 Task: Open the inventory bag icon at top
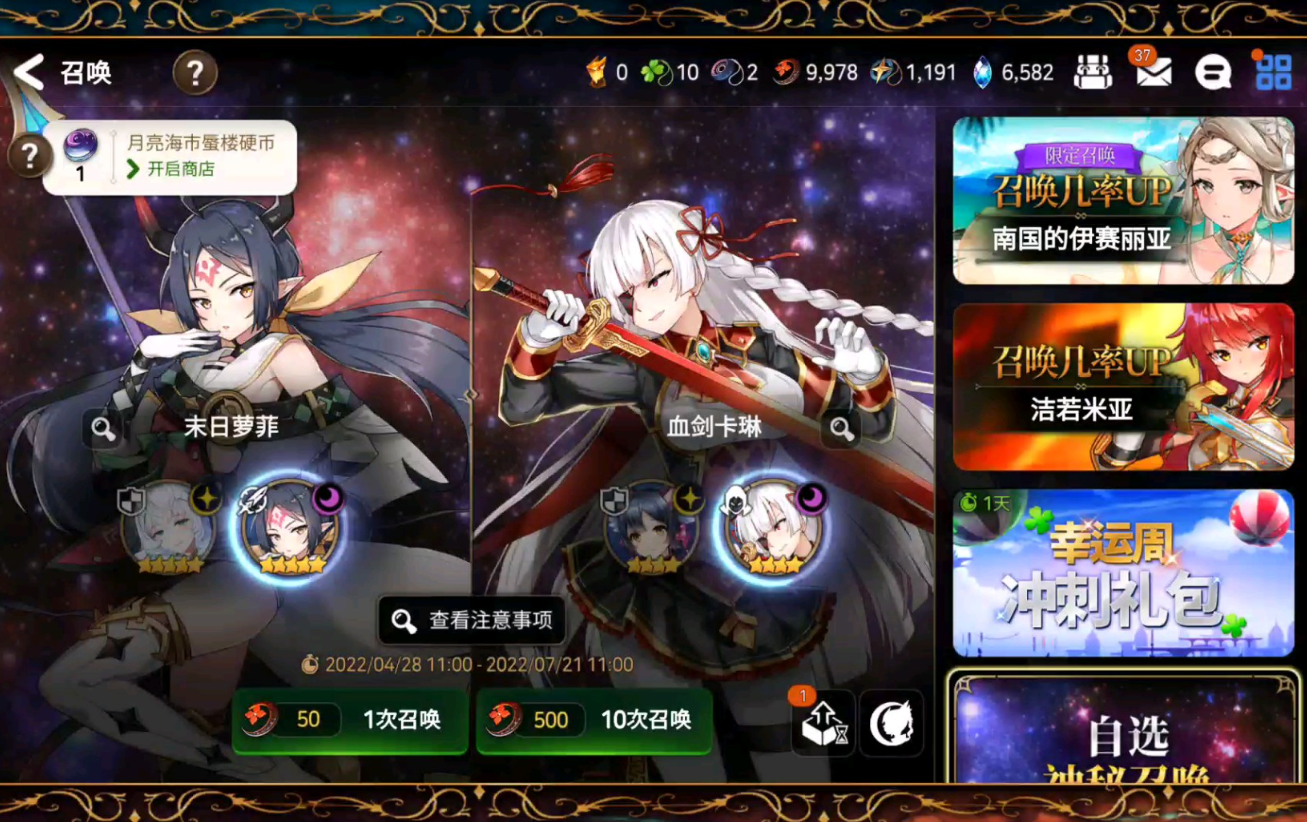(1093, 73)
